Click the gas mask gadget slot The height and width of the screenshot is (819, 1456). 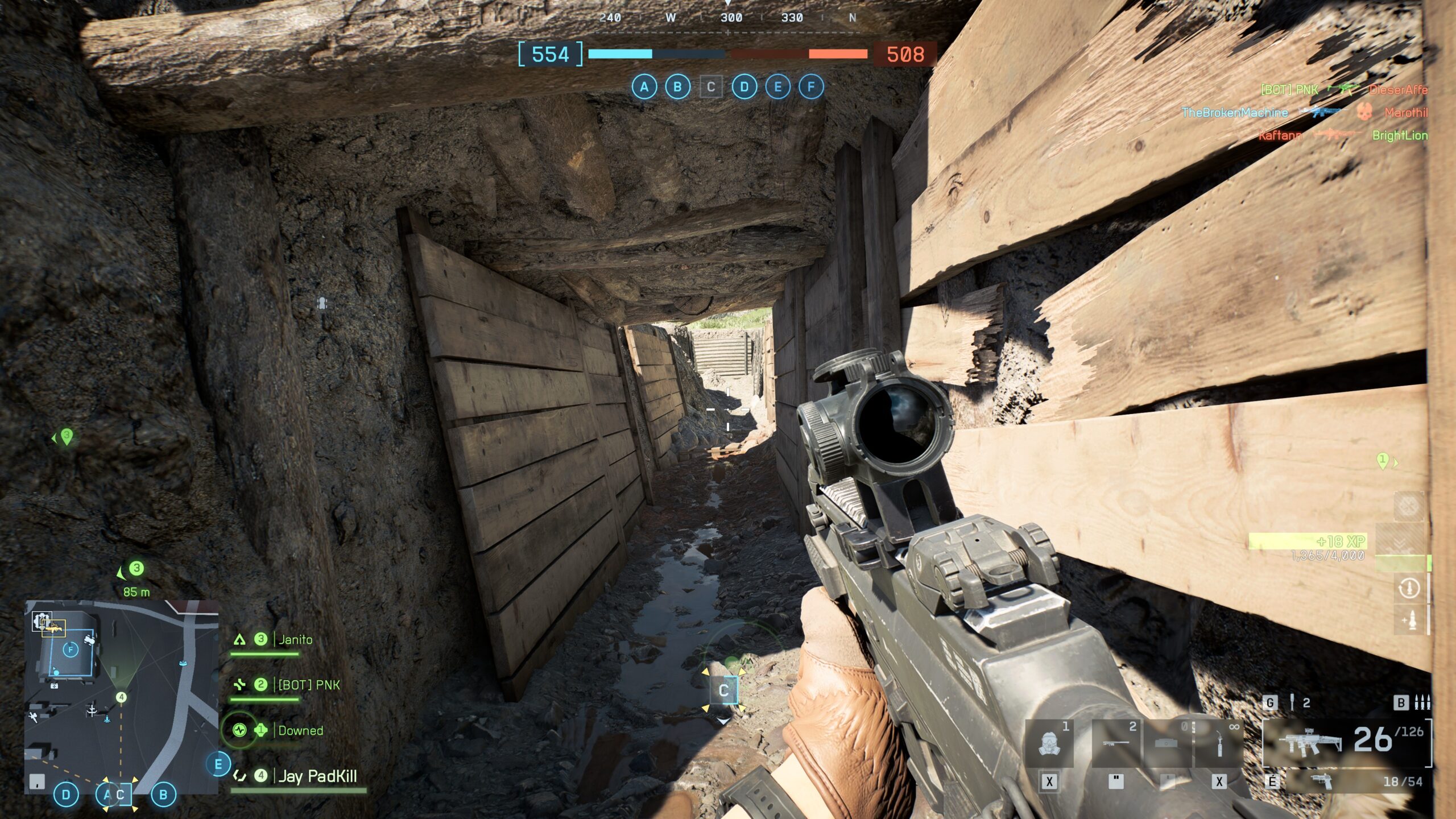coord(1049,743)
